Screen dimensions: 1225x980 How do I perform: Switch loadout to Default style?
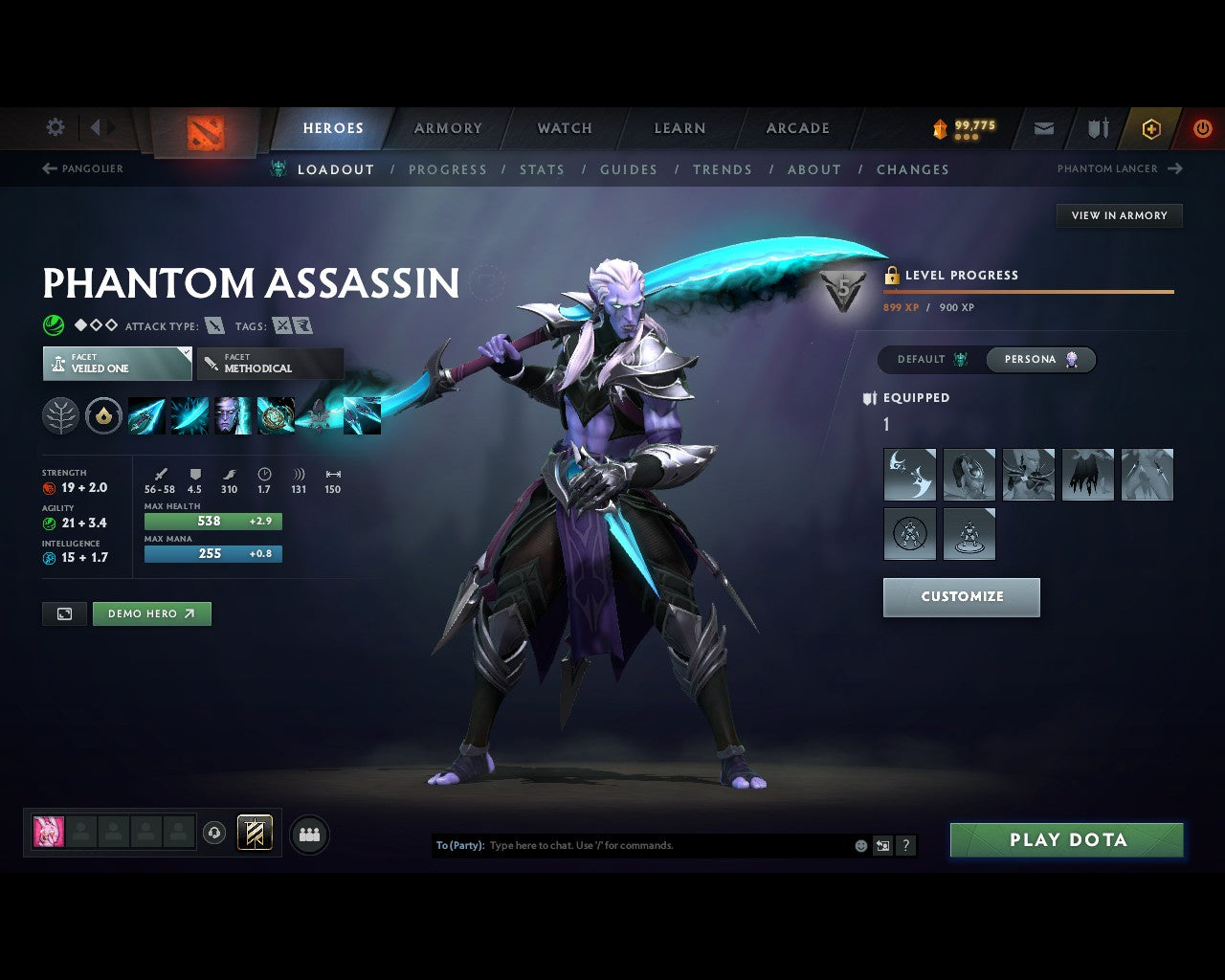[926, 360]
